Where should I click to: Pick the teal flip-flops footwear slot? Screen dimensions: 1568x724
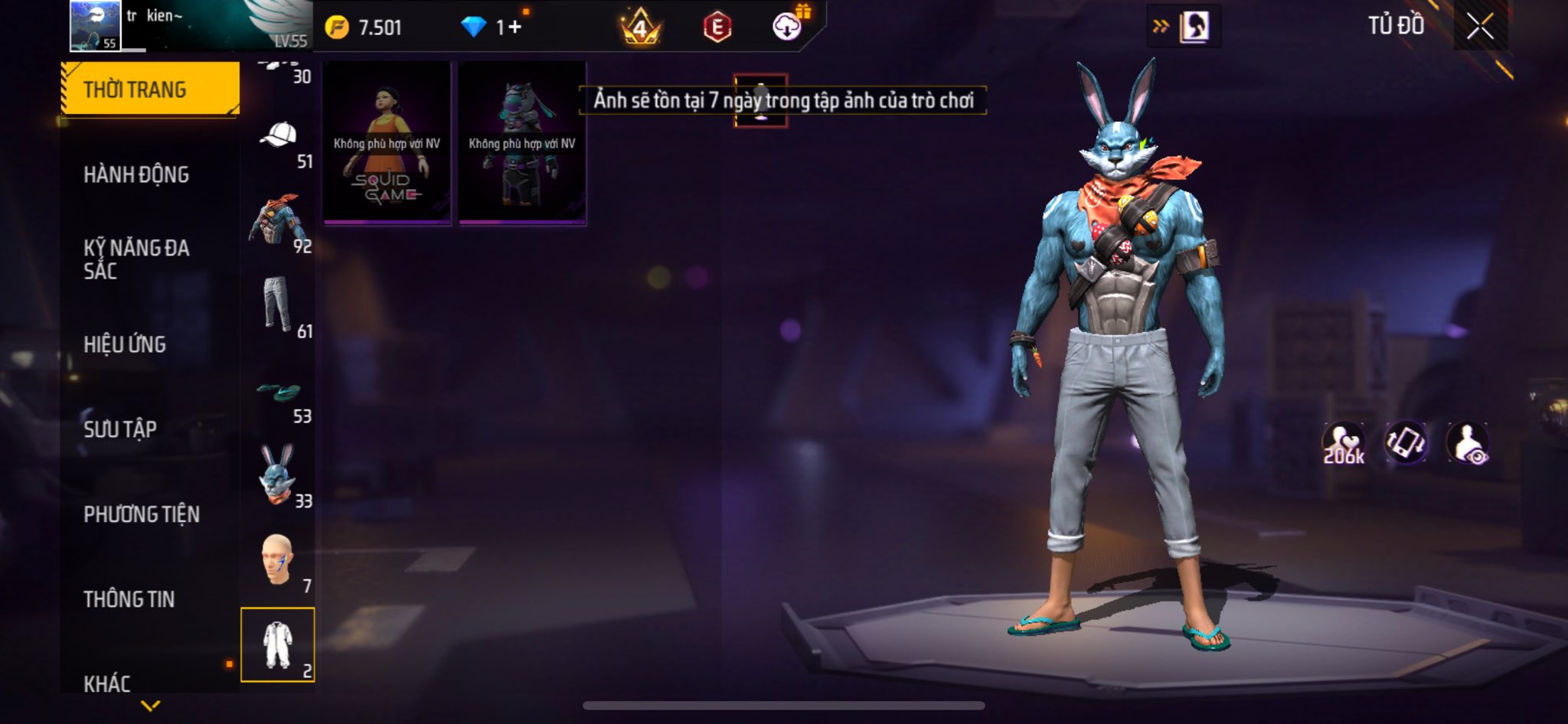277,392
